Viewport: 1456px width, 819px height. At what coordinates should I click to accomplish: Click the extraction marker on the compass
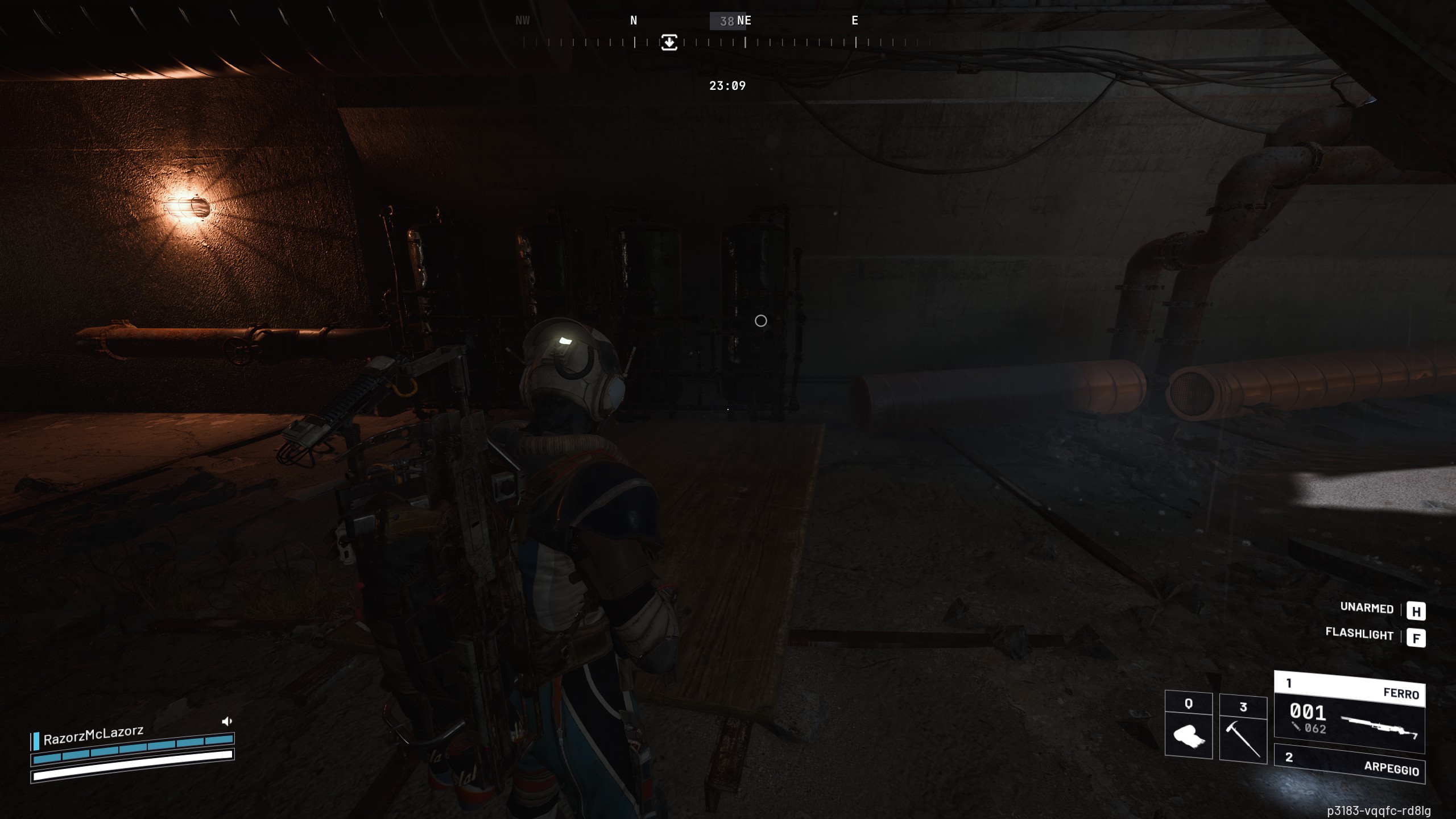click(669, 42)
